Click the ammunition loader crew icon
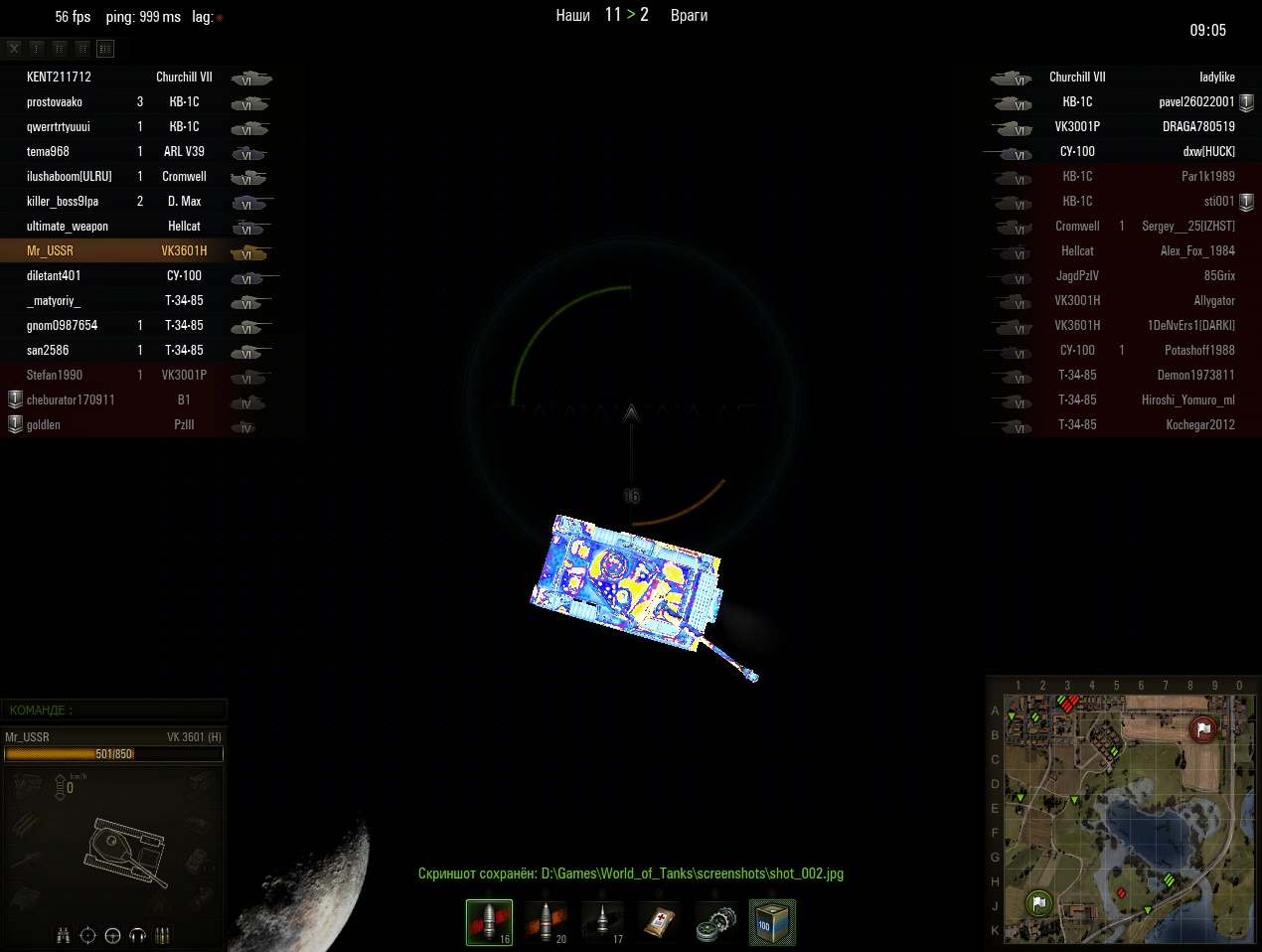 tap(162, 935)
